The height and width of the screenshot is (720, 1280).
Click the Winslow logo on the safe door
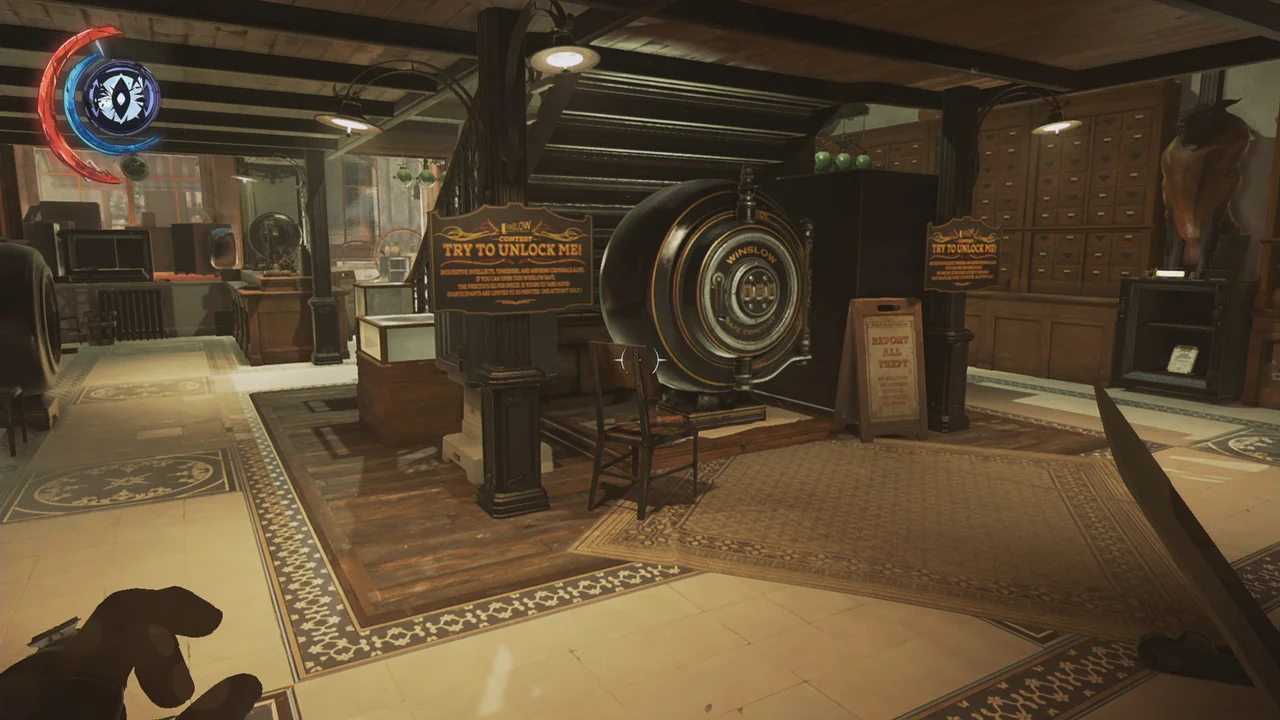pos(752,253)
